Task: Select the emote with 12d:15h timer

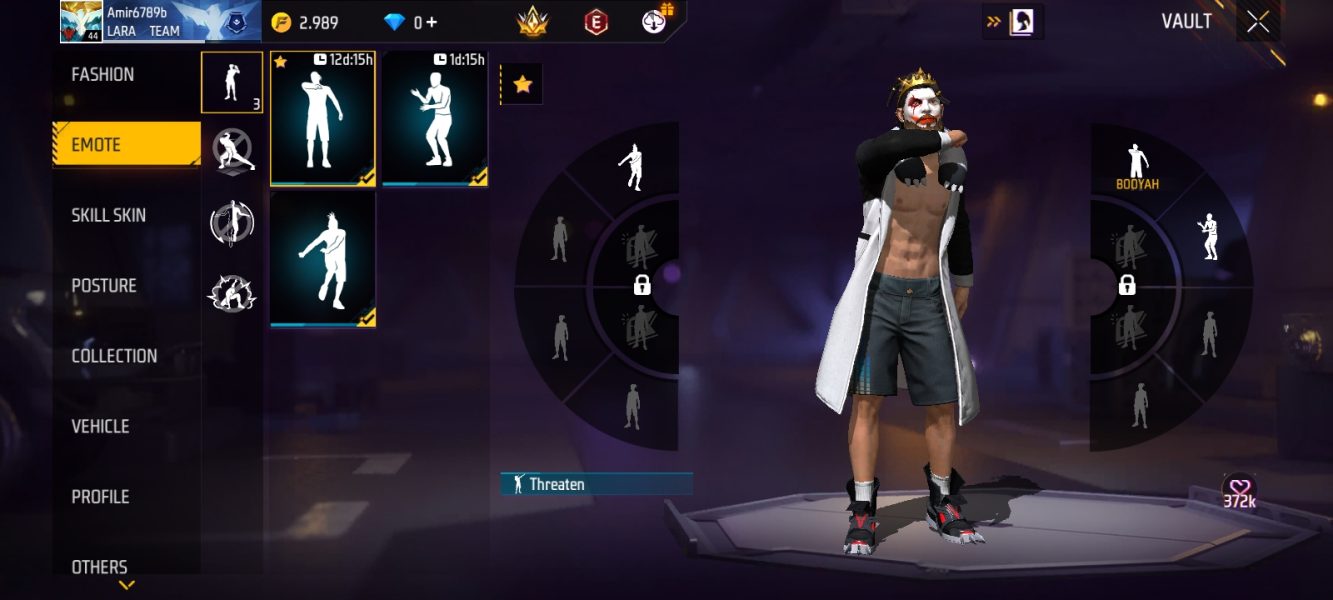Action: 323,119
